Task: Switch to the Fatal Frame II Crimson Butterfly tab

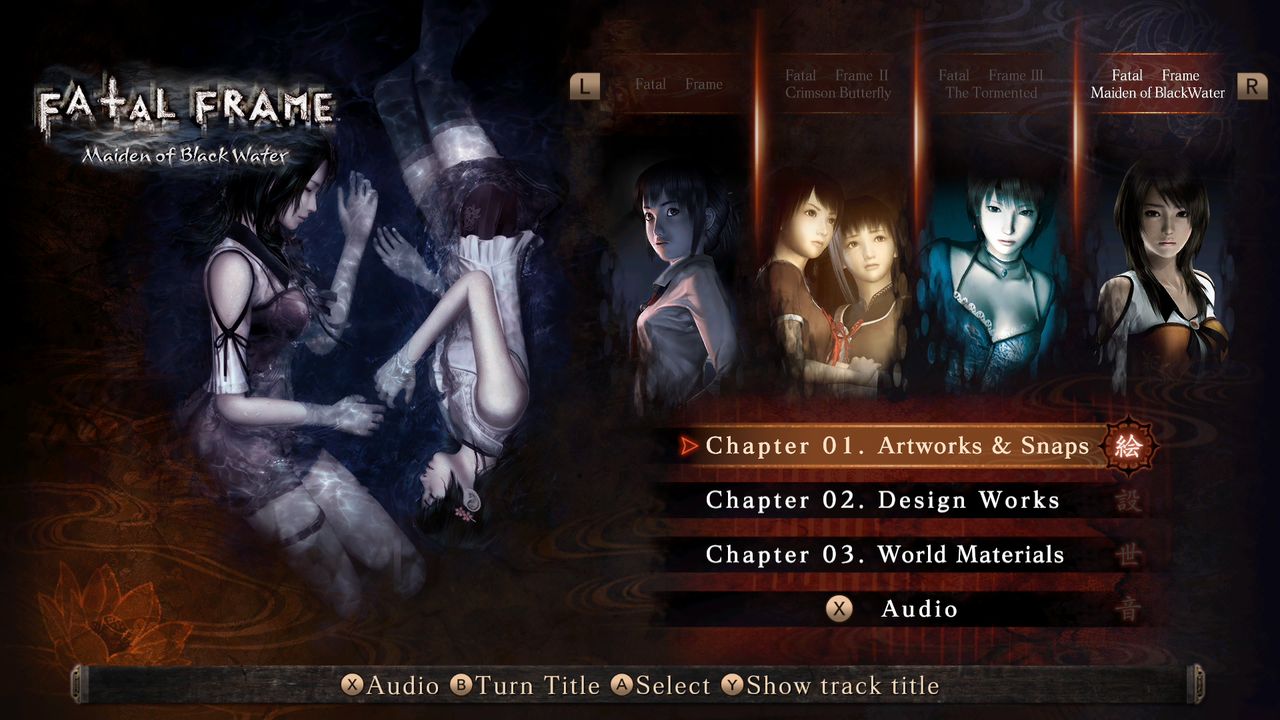Action: tap(840, 83)
